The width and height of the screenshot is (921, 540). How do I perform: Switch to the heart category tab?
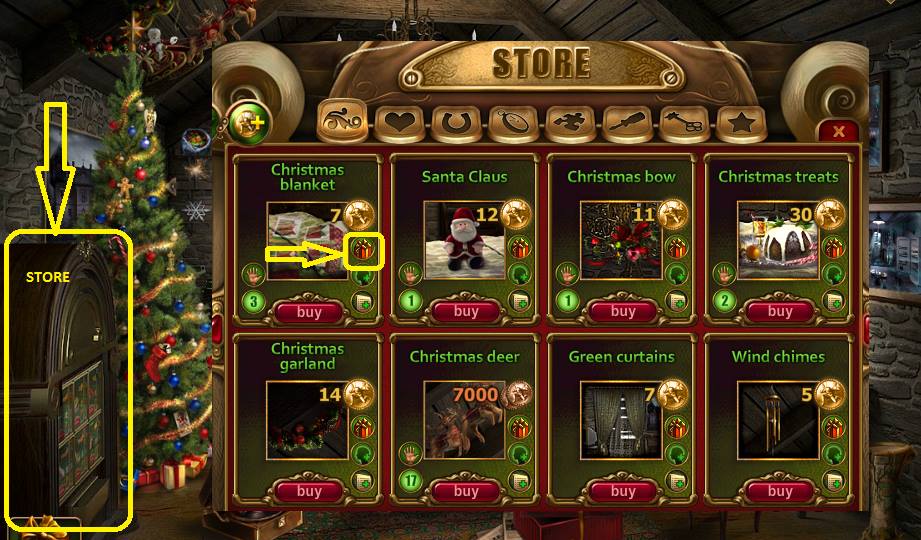click(399, 124)
